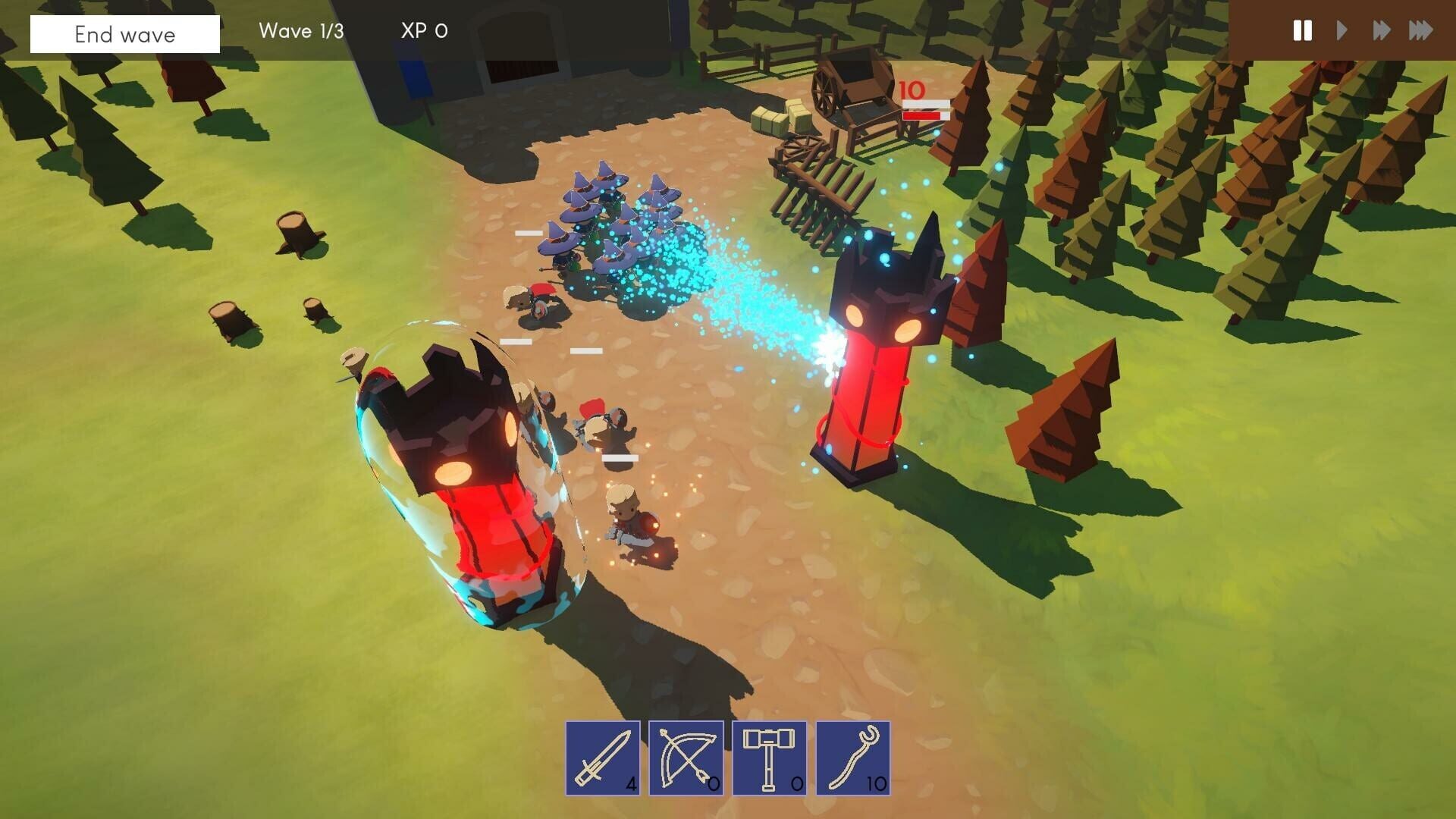Enable double-speed fast forward
The height and width of the screenshot is (819, 1456).
click(x=1381, y=31)
